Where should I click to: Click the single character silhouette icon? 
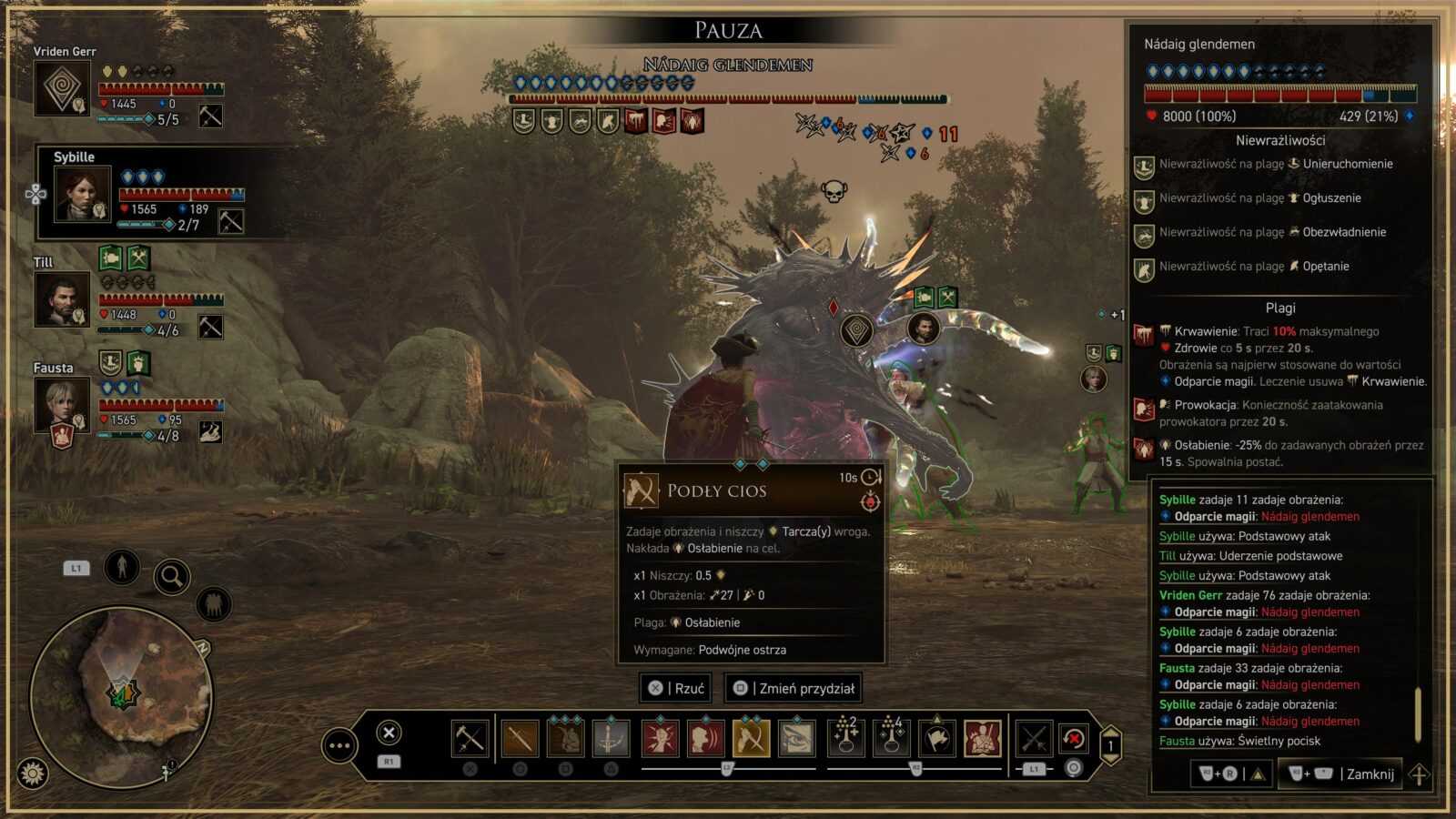point(121,567)
